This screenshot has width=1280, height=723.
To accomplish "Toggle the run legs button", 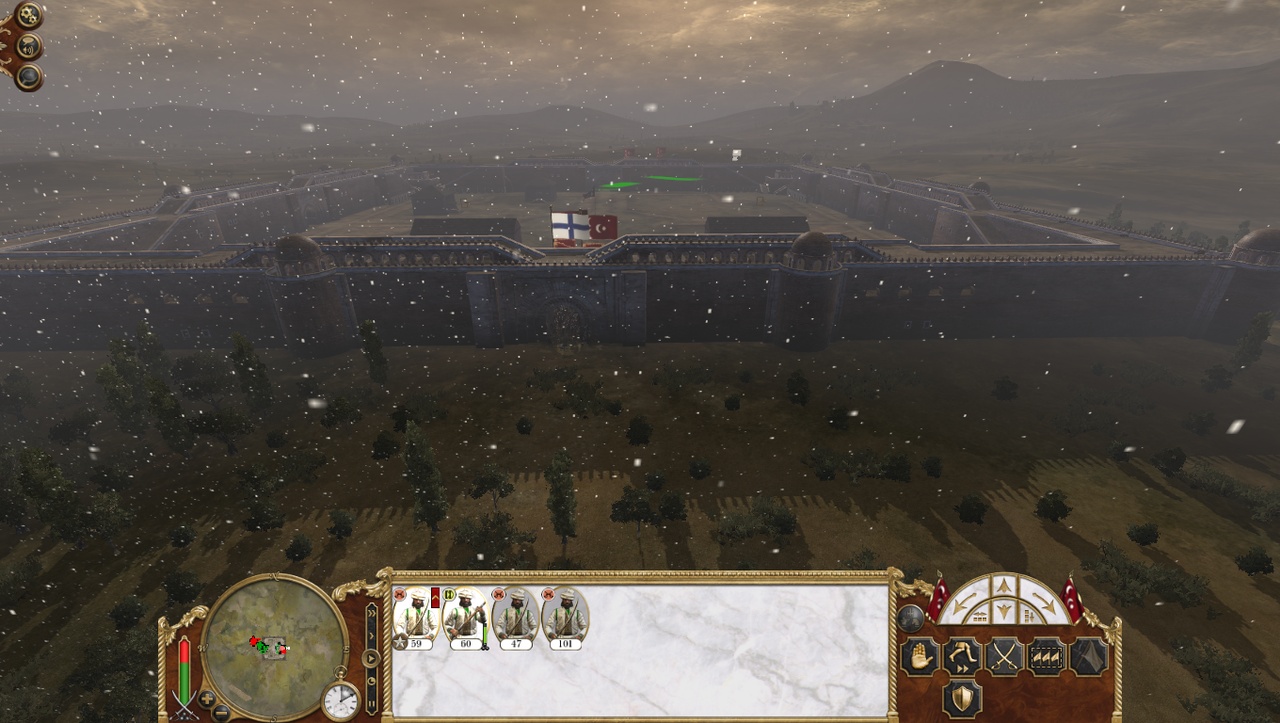I will point(962,657).
